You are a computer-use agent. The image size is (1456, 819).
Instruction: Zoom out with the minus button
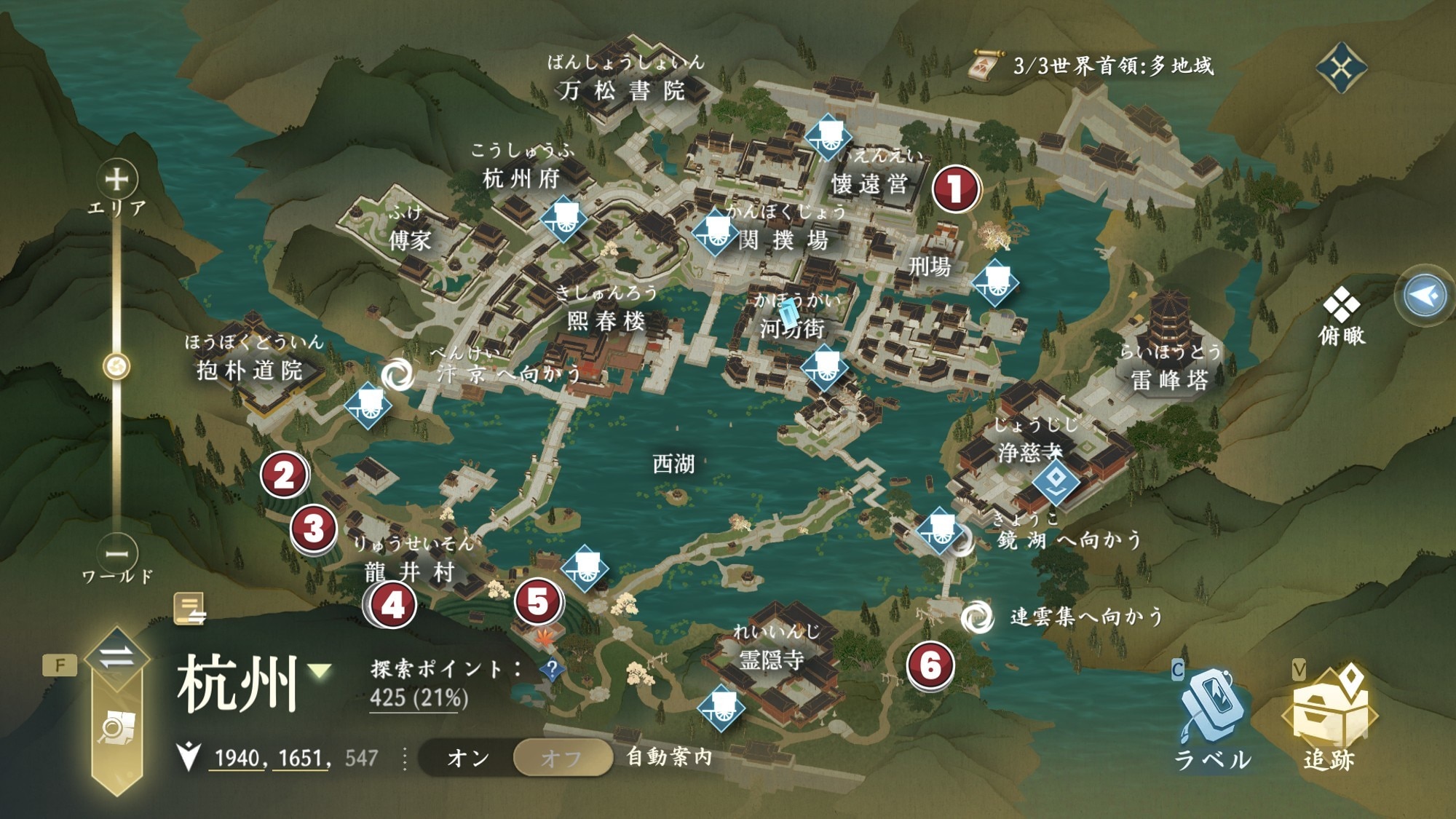116,554
